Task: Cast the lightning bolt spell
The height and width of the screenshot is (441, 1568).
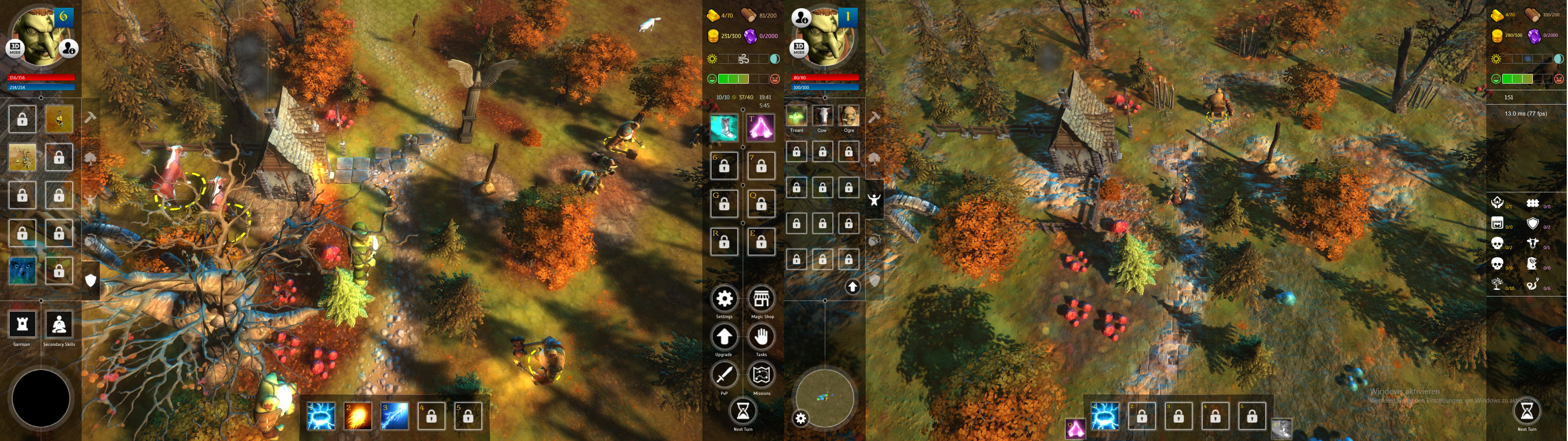Action: point(394,416)
